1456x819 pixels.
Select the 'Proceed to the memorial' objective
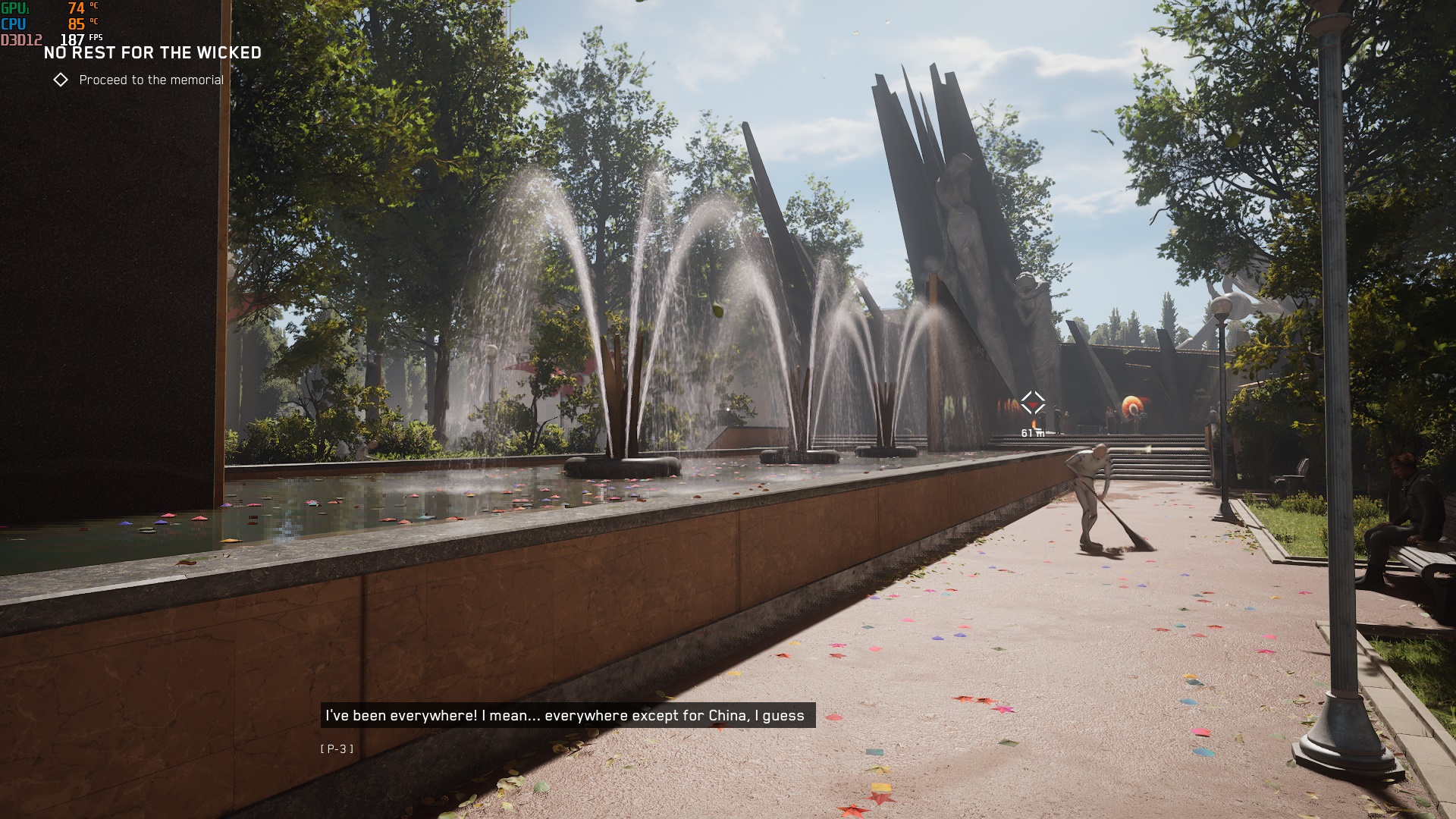coord(150,80)
